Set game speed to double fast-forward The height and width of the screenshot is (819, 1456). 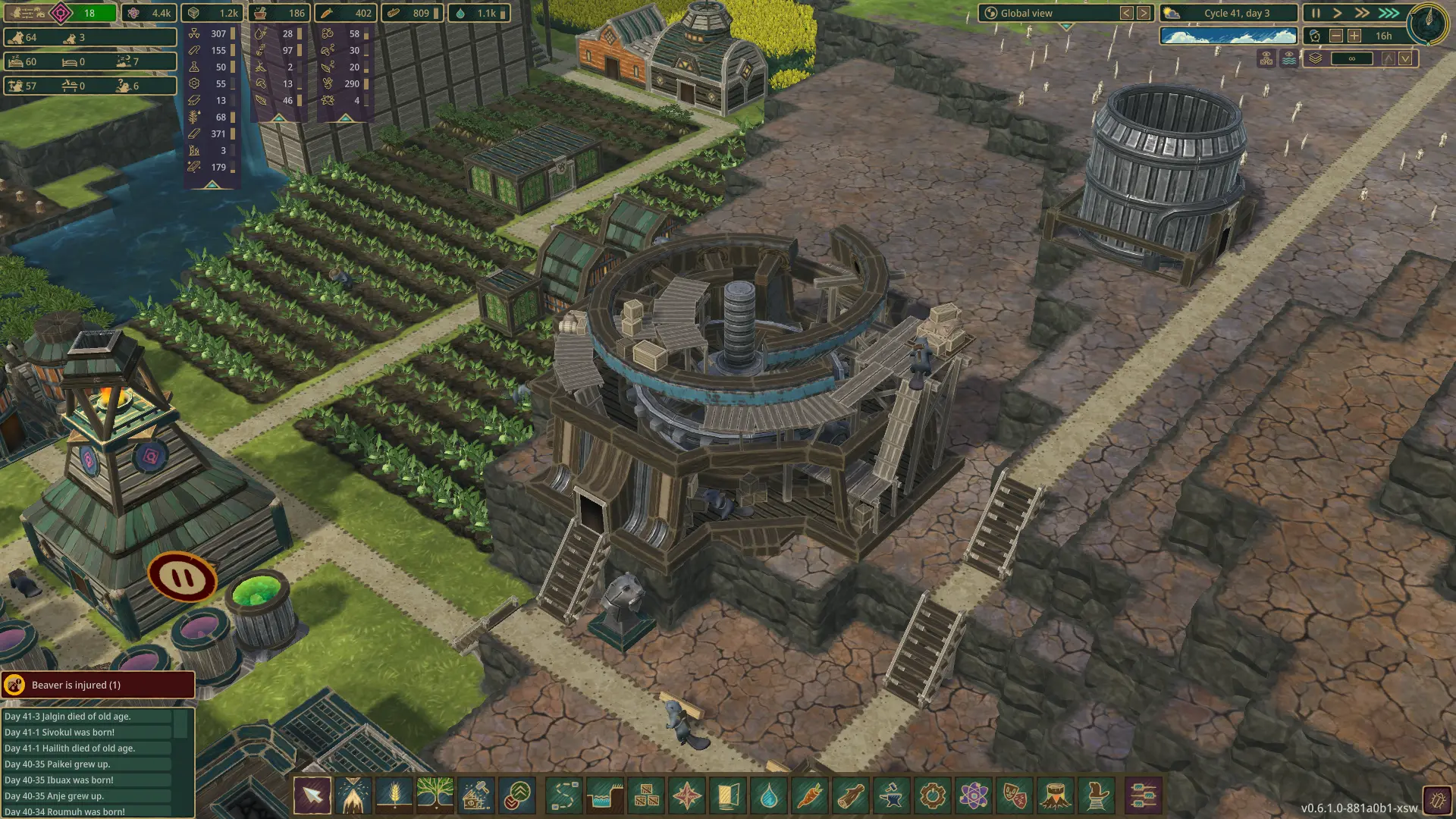pos(1363,13)
